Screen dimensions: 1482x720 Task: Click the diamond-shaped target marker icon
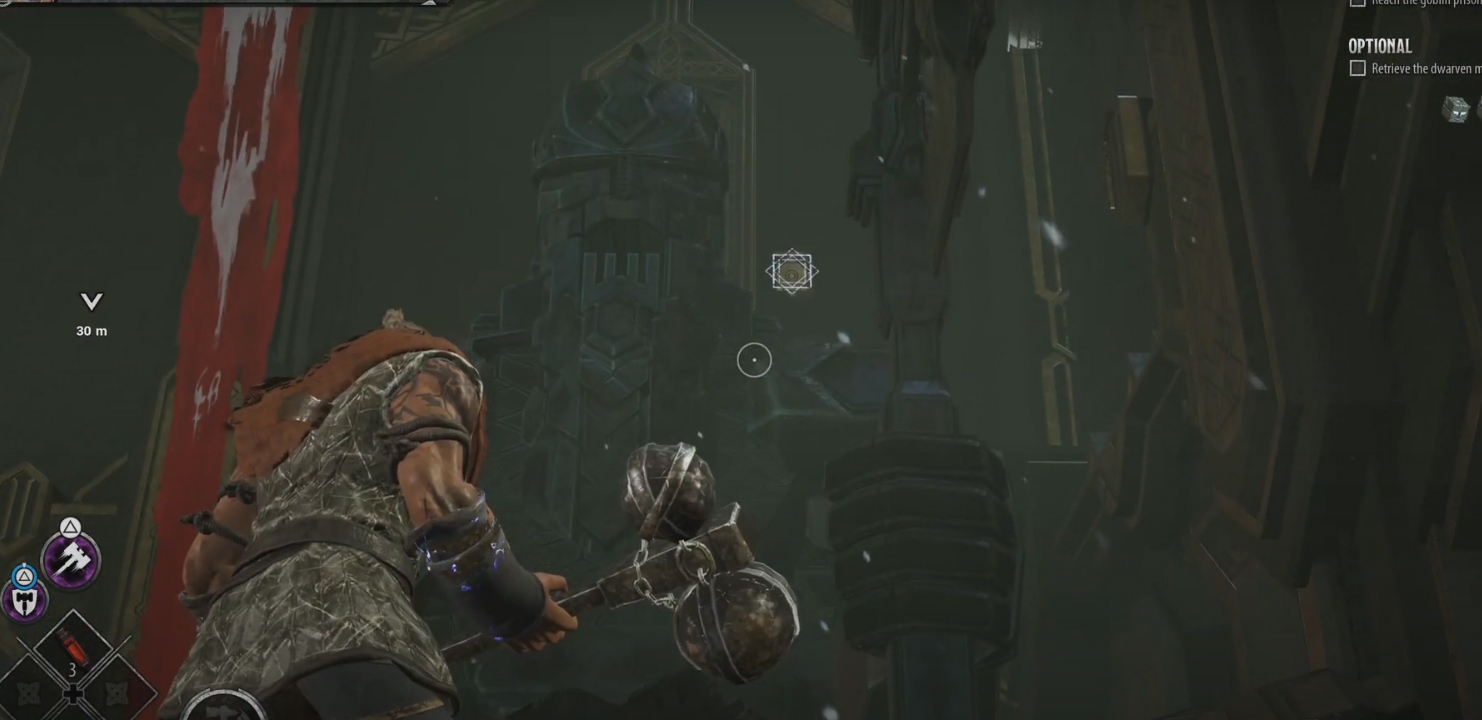[792, 272]
